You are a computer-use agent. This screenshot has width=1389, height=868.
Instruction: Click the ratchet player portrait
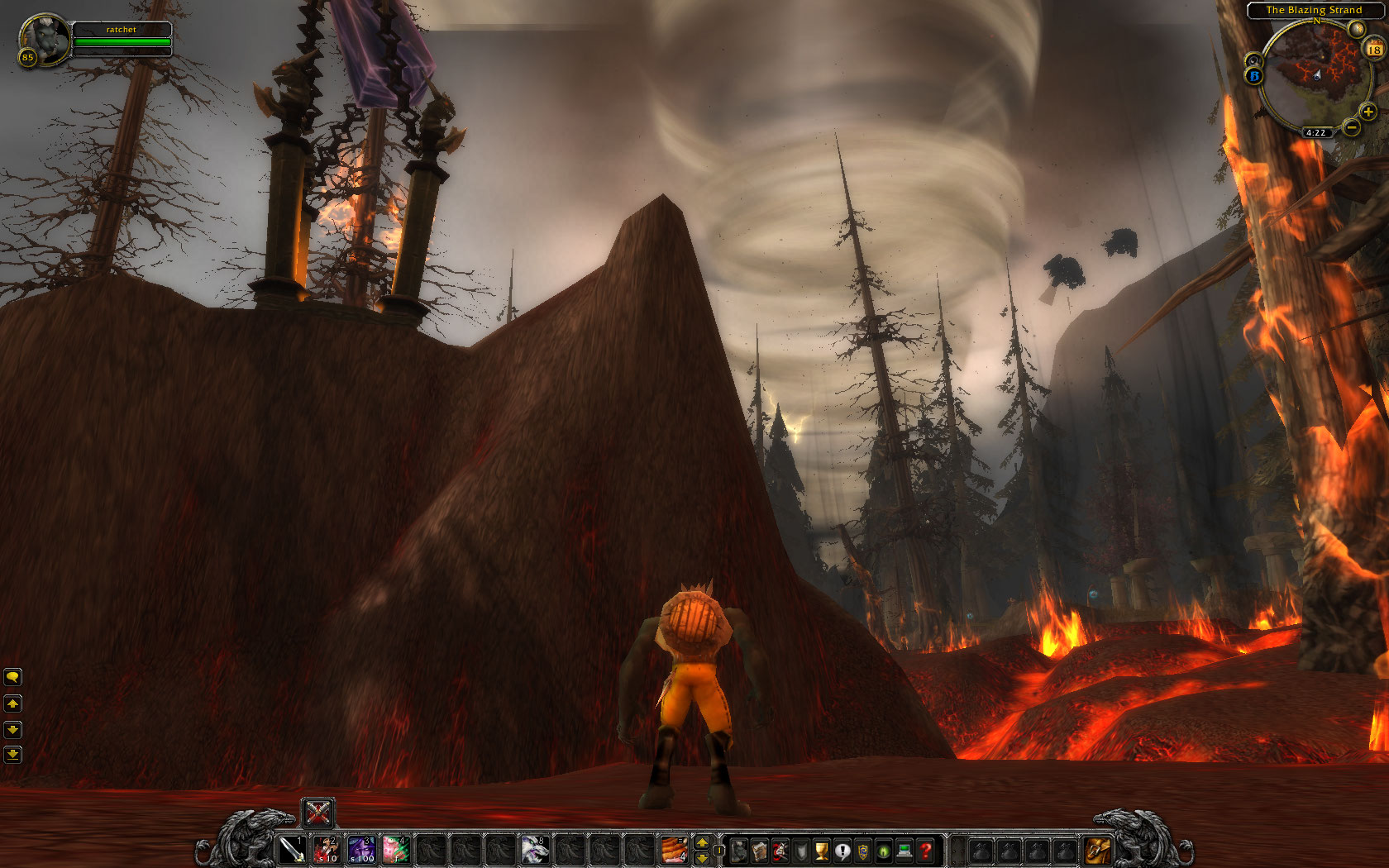coord(43,39)
